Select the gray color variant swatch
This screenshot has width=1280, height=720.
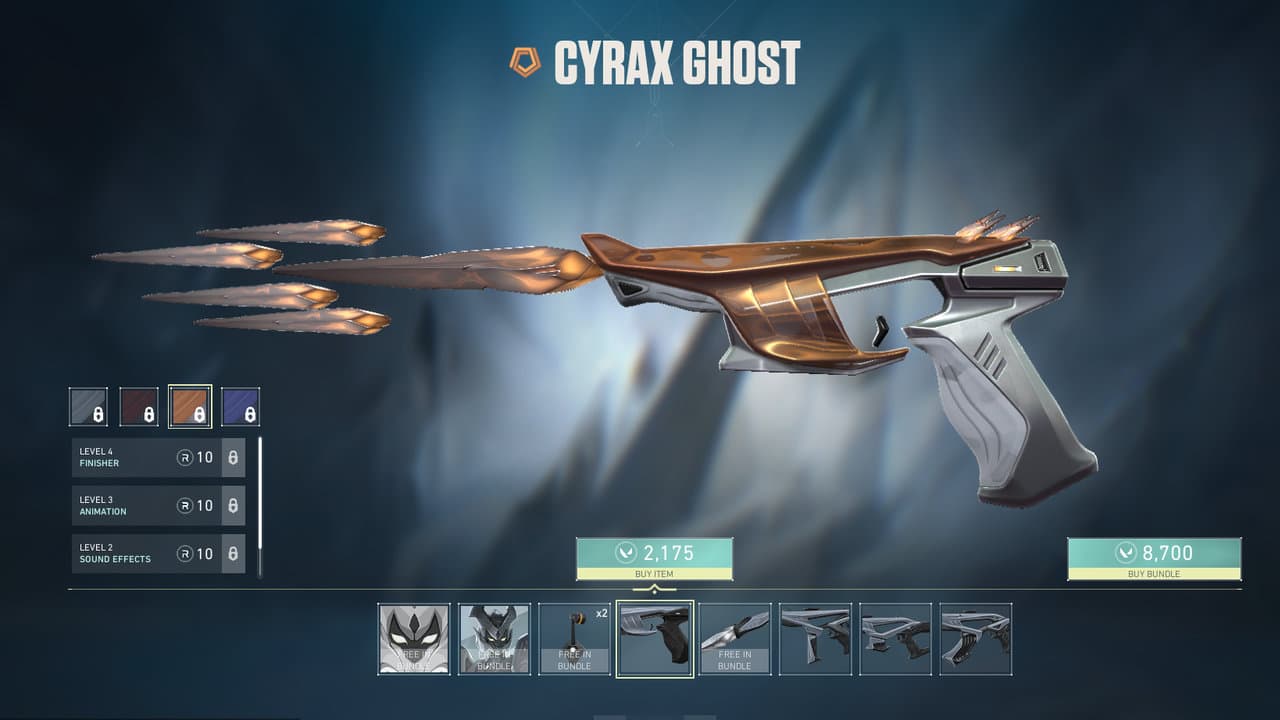coord(88,407)
